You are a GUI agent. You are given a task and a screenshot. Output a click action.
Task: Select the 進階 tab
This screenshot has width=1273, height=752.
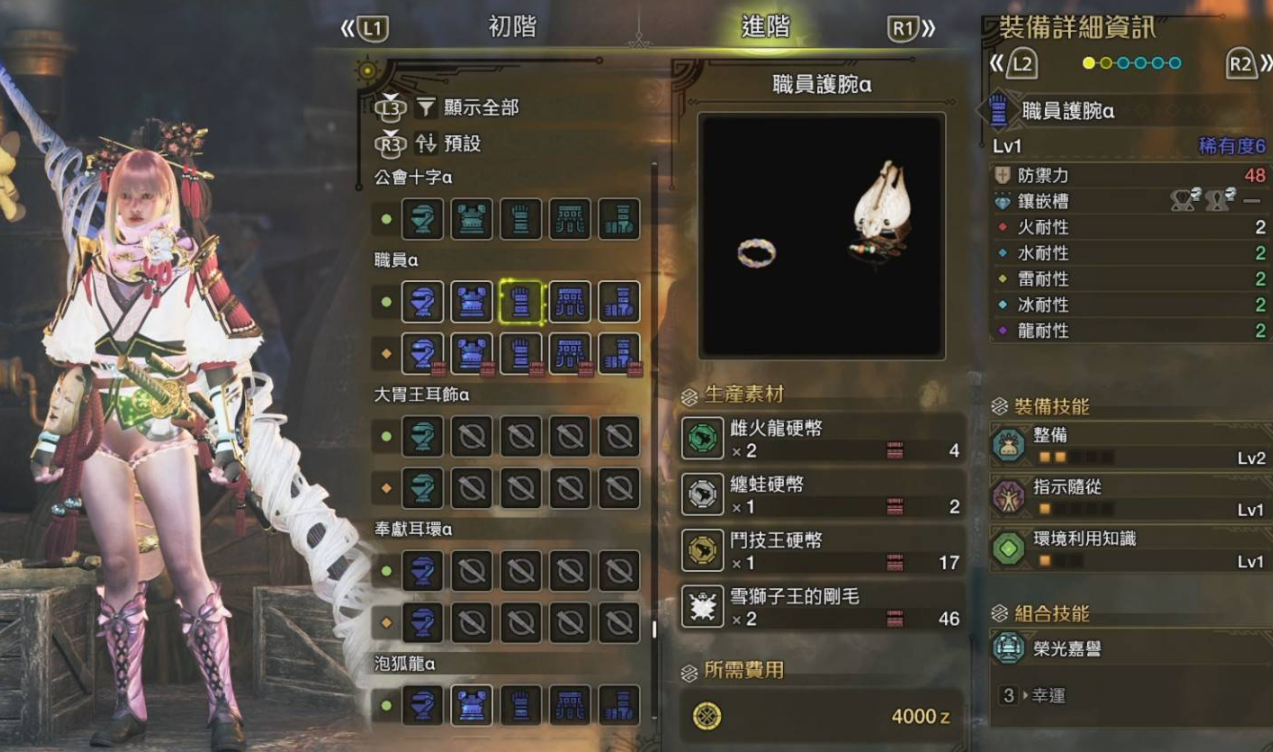click(x=765, y=28)
